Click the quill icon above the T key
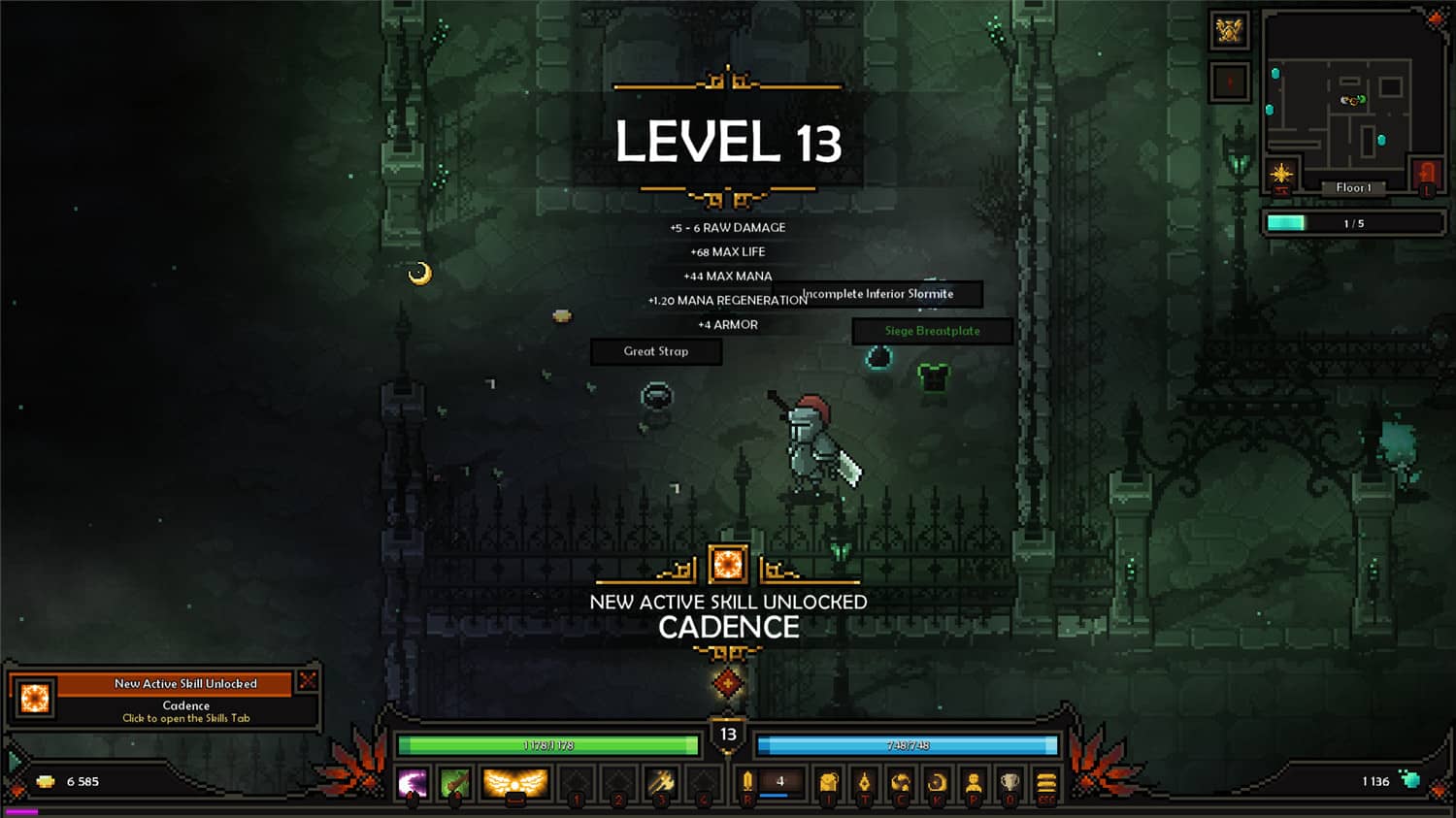The image size is (1456, 818). pyautogui.click(x=866, y=782)
